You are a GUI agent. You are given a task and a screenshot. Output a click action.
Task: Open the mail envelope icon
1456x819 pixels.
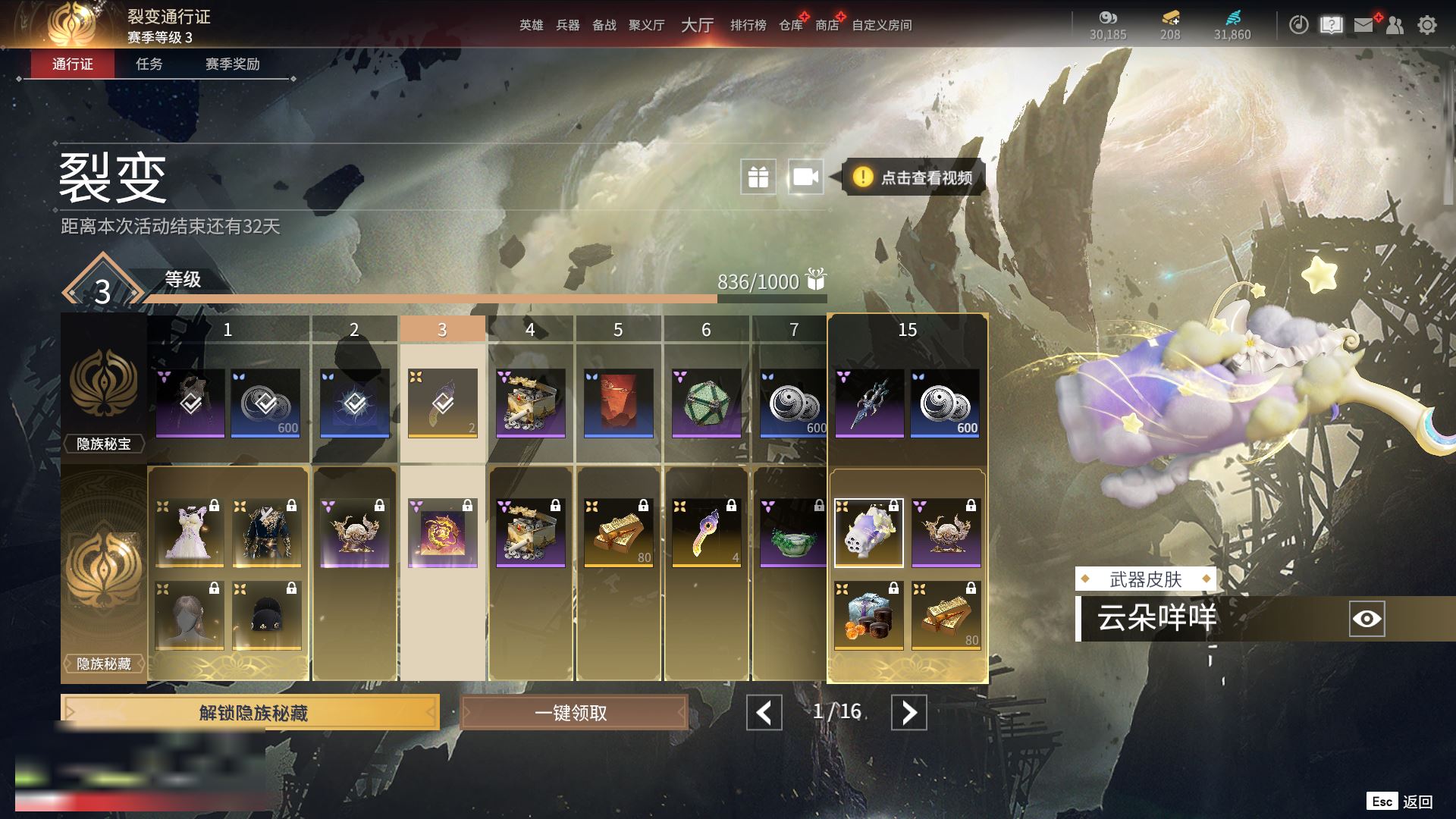coord(1363,25)
